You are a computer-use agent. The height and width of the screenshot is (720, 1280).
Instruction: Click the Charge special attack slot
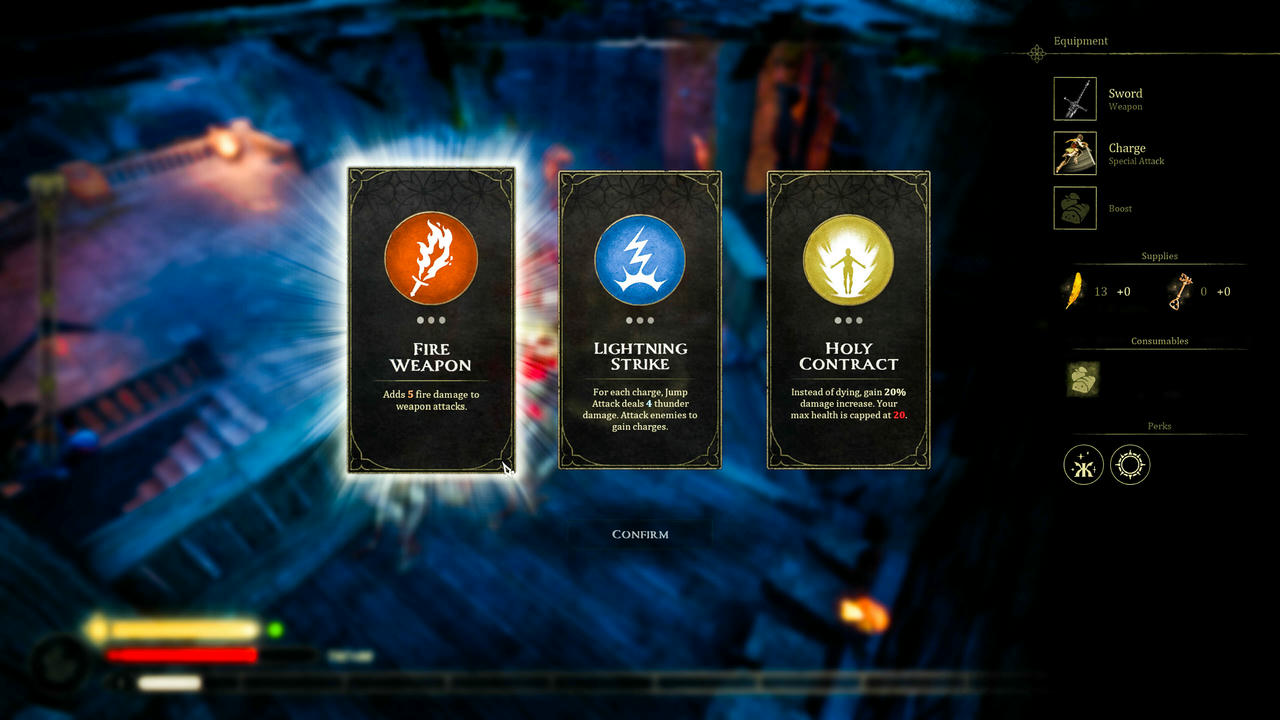click(x=1075, y=153)
